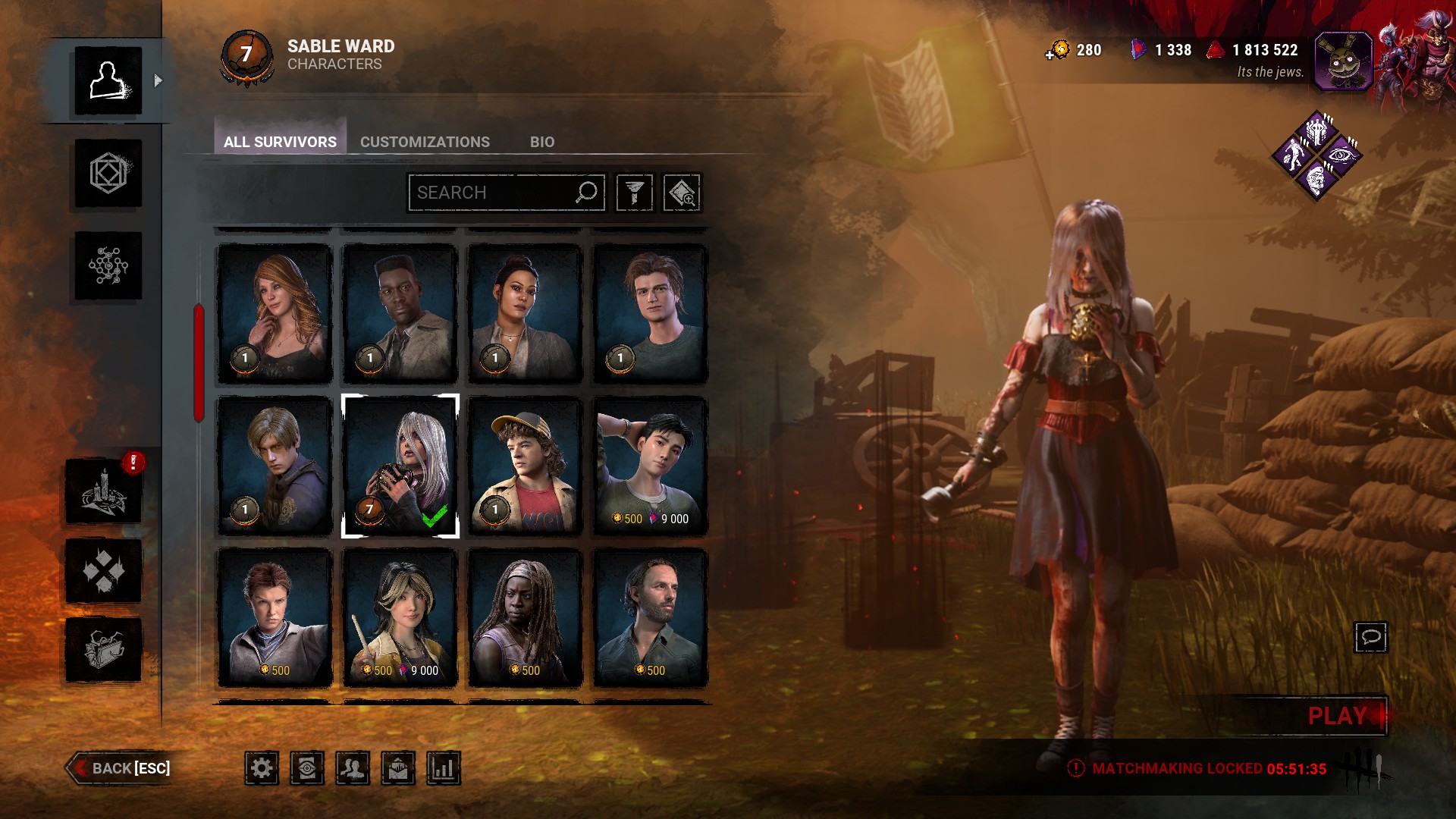Open the equipped perks diamond loadout
1456x819 pixels.
(x=1317, y=155)
